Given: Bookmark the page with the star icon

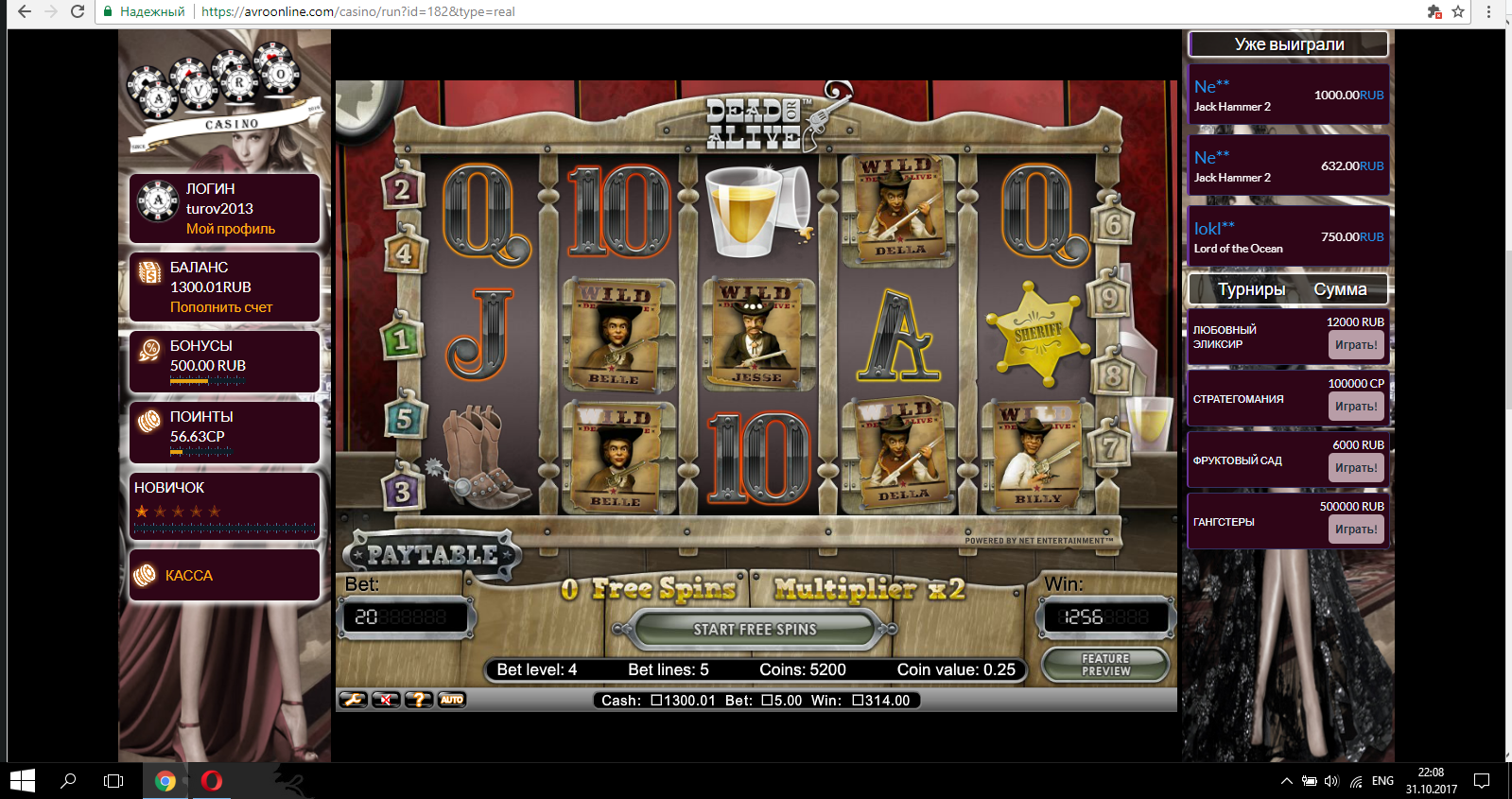Looking at the screenshot, I should 1458,12.
